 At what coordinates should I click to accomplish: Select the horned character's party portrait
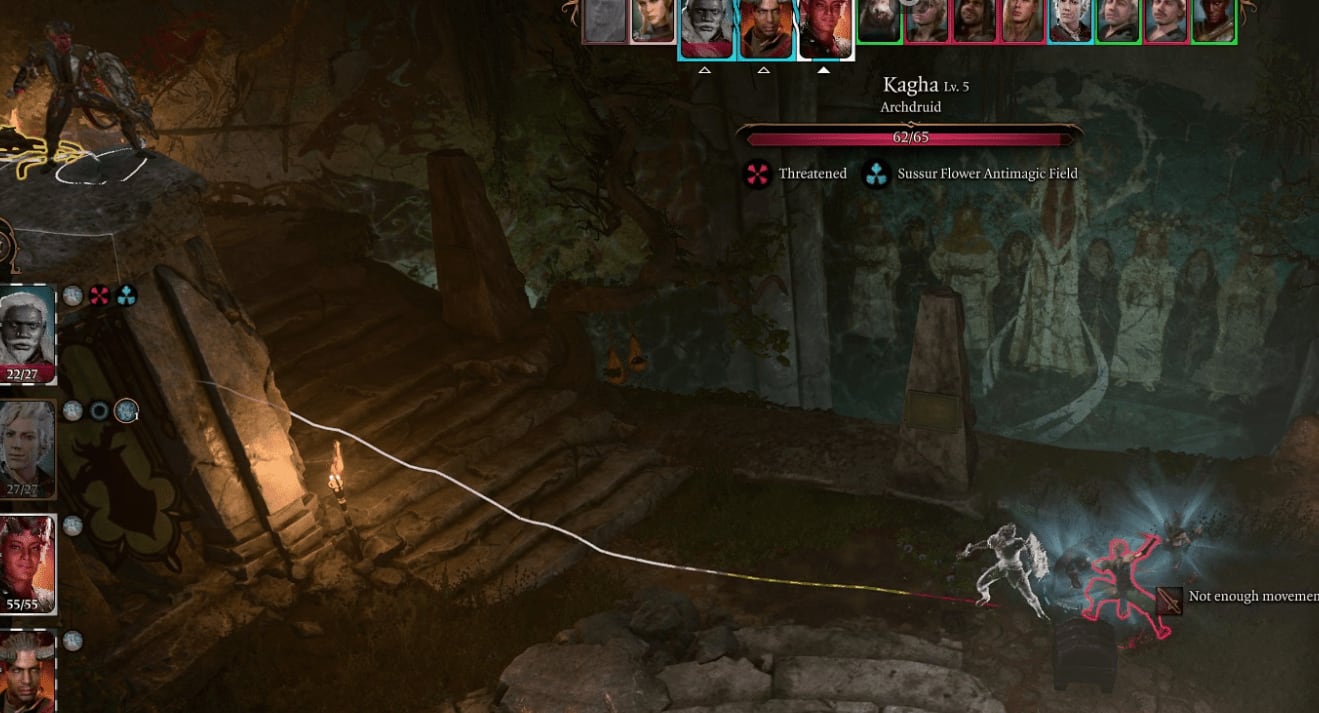[27, 672]
